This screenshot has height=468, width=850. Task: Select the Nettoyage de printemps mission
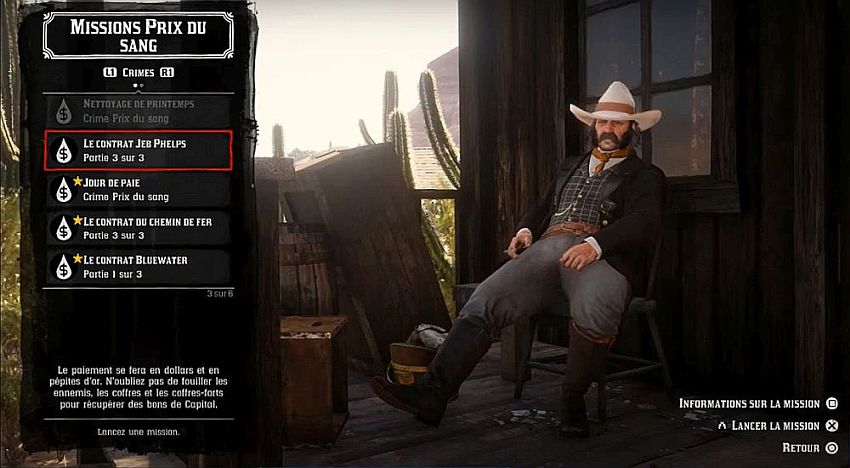point(138,110)
